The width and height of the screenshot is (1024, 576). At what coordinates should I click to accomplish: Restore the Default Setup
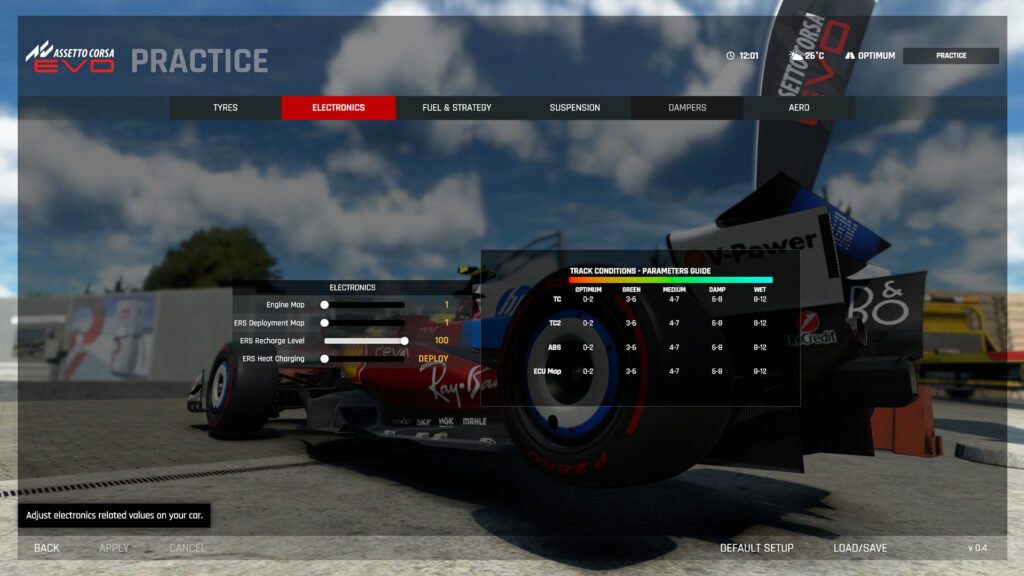click(757, 548)
